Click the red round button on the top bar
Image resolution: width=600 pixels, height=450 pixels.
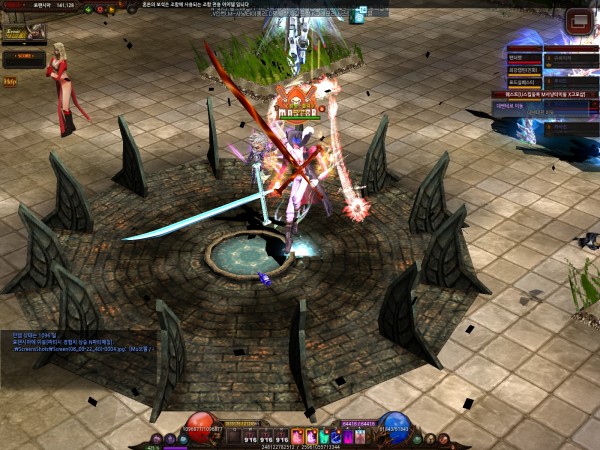[102, 9]
